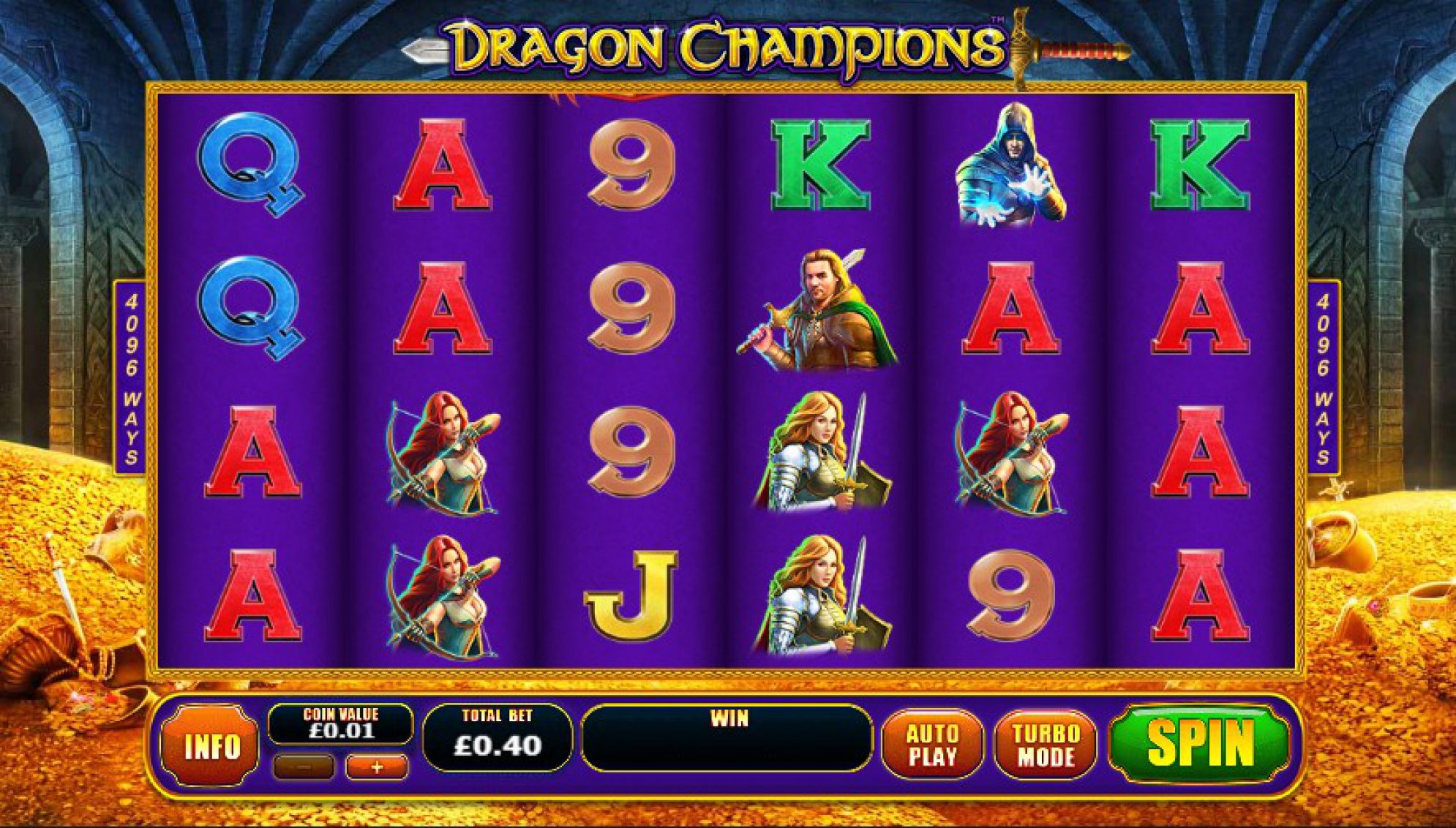This screenshot has width=1456, height=828.
Task: Toggle Turbo Mode
Action: (1046, 745)
